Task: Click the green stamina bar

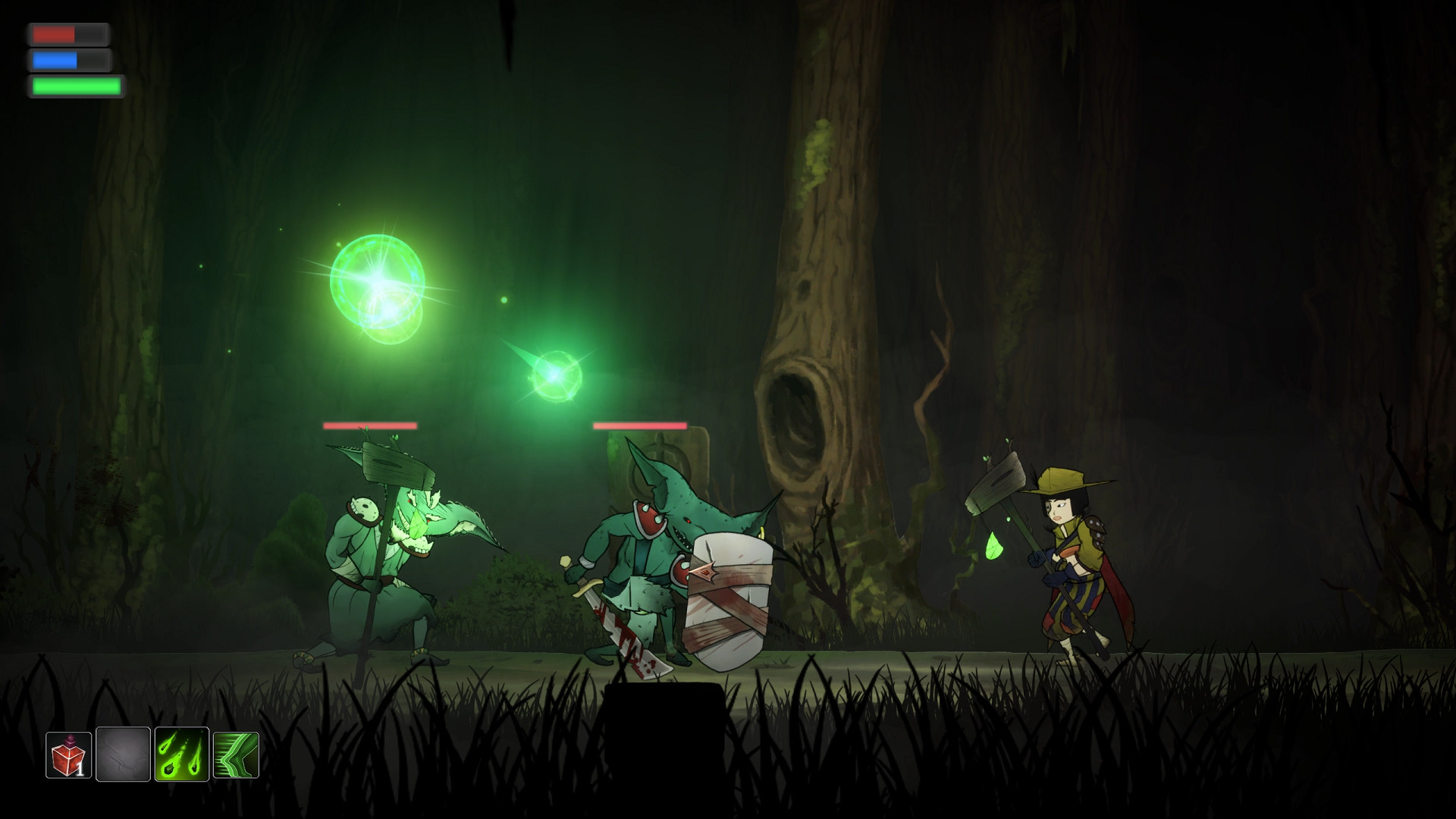Action: pos(74,86)
